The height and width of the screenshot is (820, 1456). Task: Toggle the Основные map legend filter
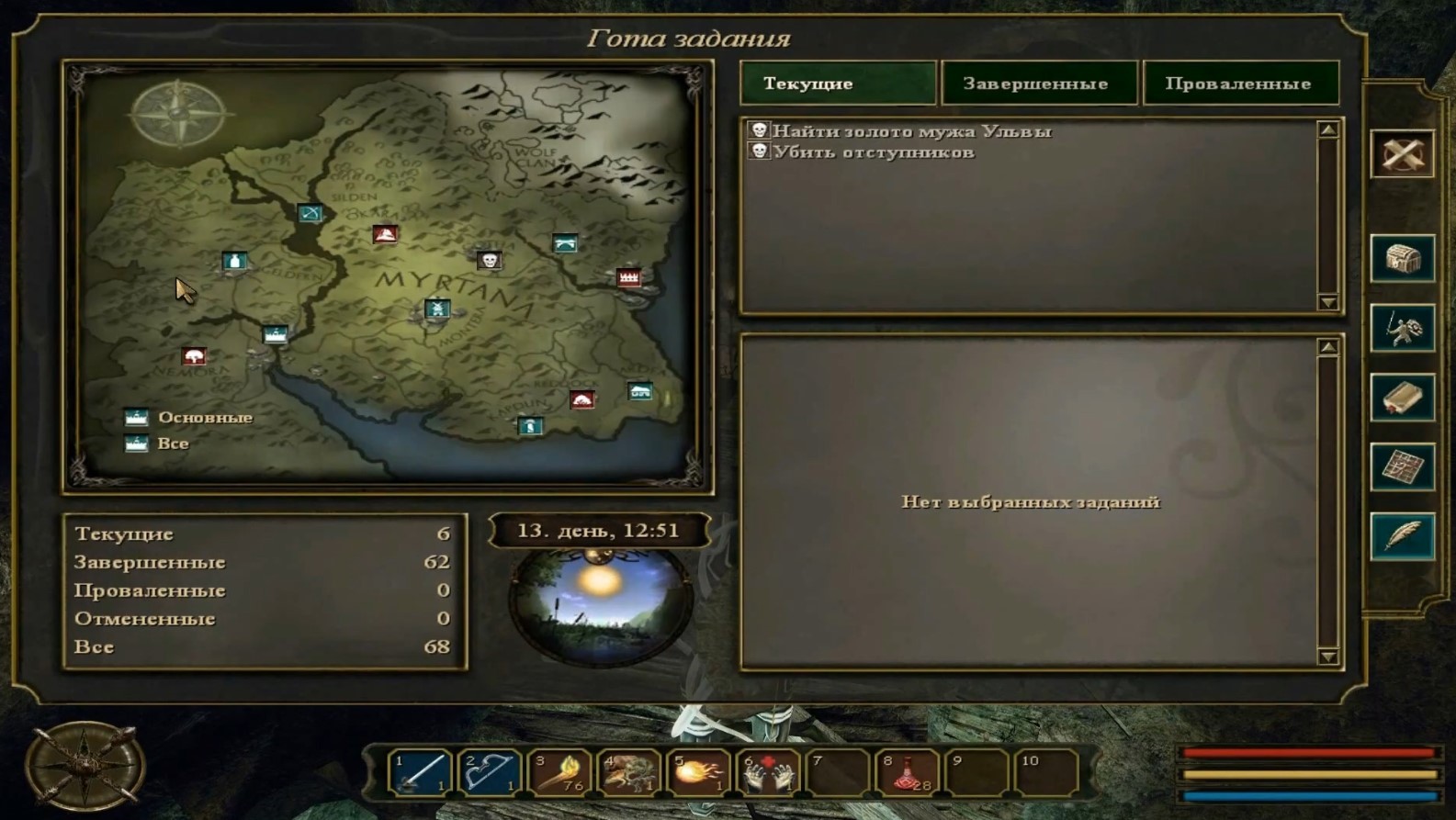click(137, 418)
